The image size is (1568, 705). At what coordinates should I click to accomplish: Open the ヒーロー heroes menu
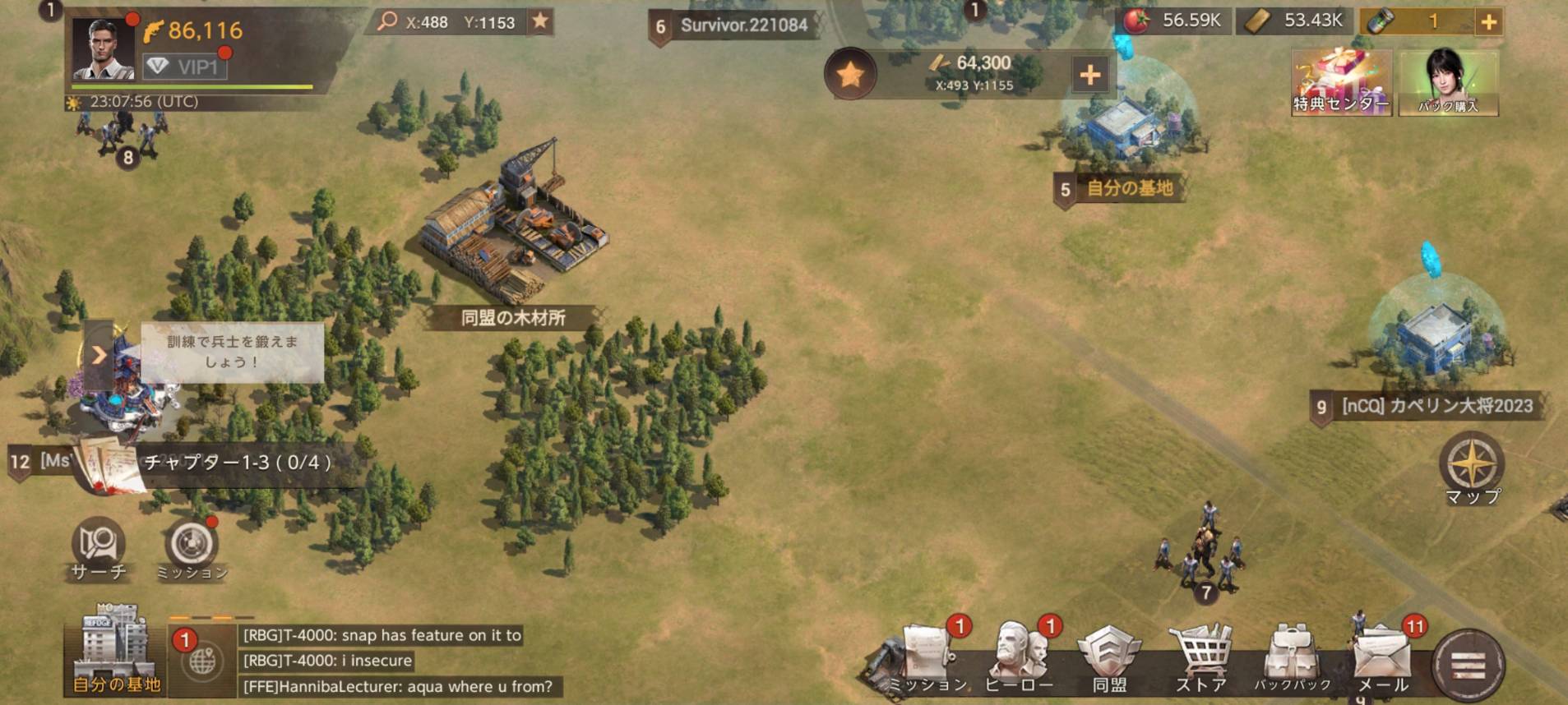click(x=1019, y=657)
